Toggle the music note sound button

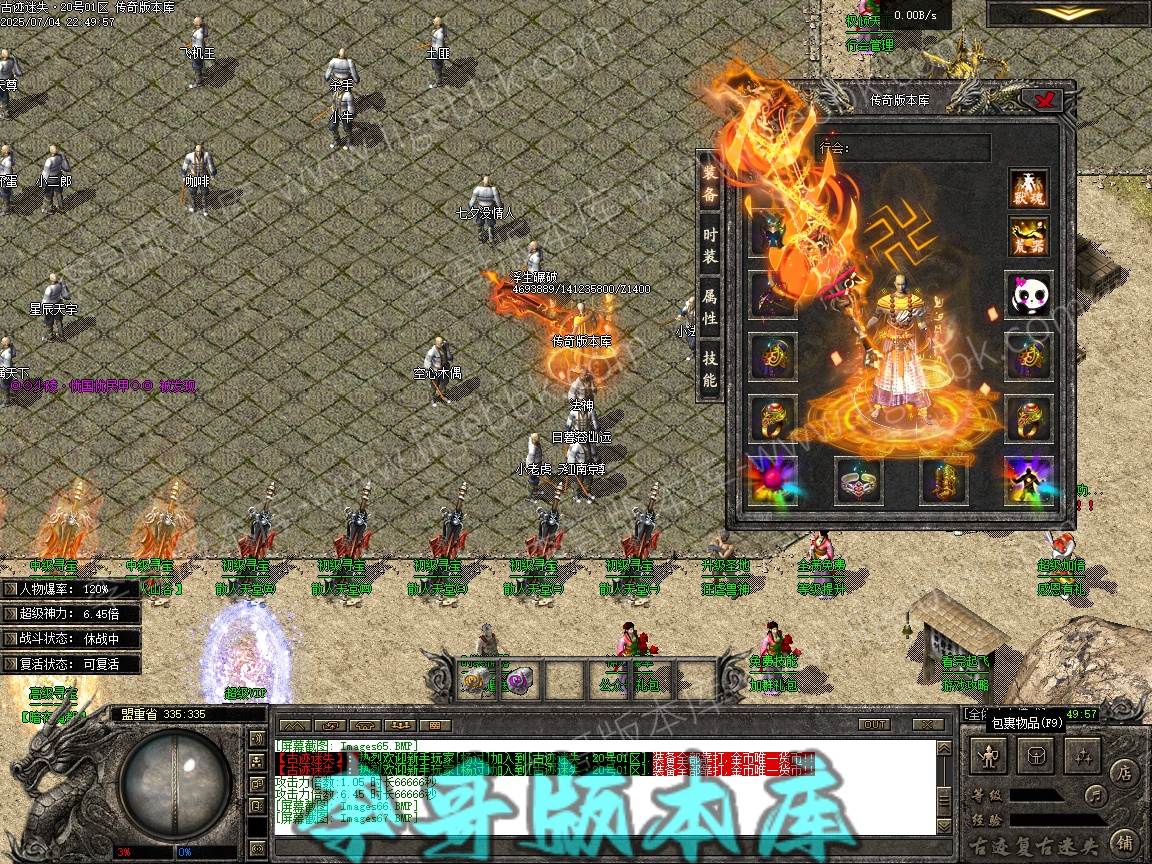pos(1097,796)
